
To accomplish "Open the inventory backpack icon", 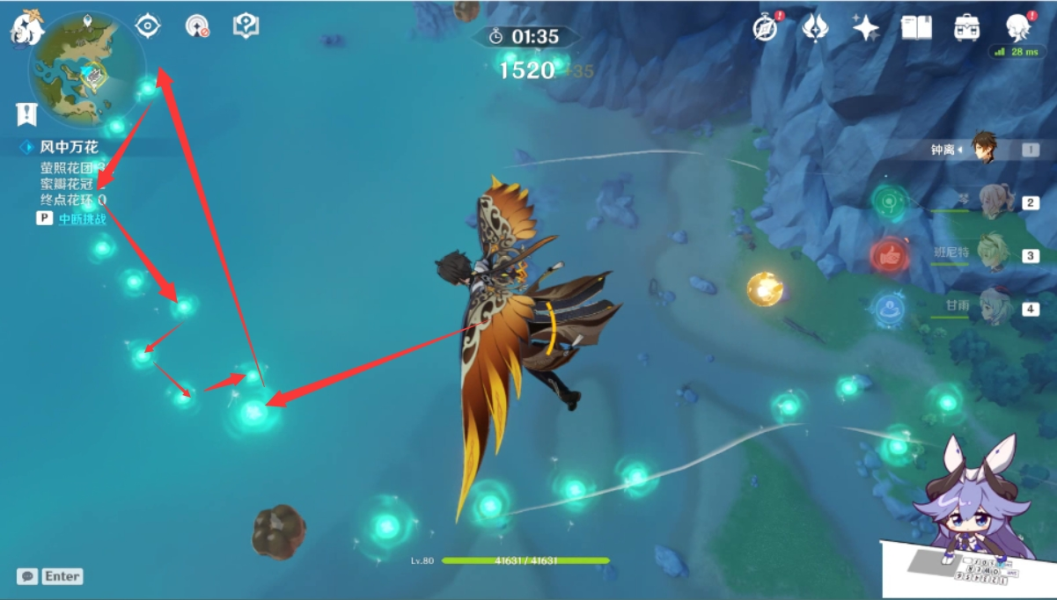I will 967,28.
